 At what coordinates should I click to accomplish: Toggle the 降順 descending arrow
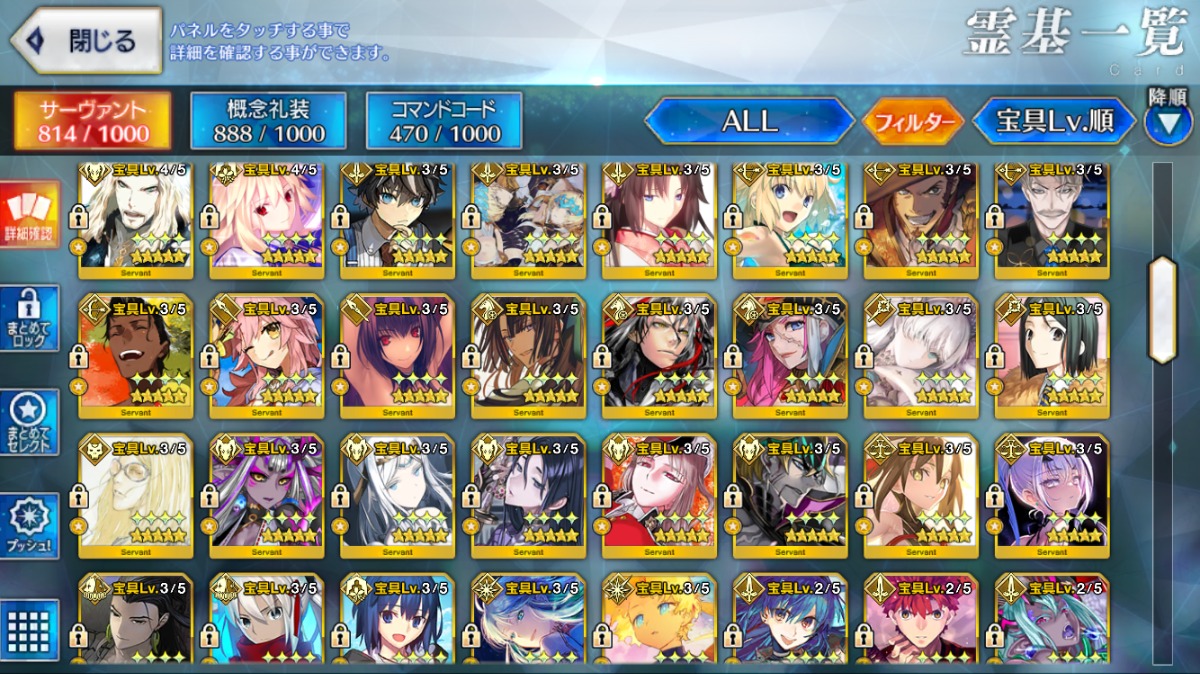pyautogui.click(x=1167, y=122)
